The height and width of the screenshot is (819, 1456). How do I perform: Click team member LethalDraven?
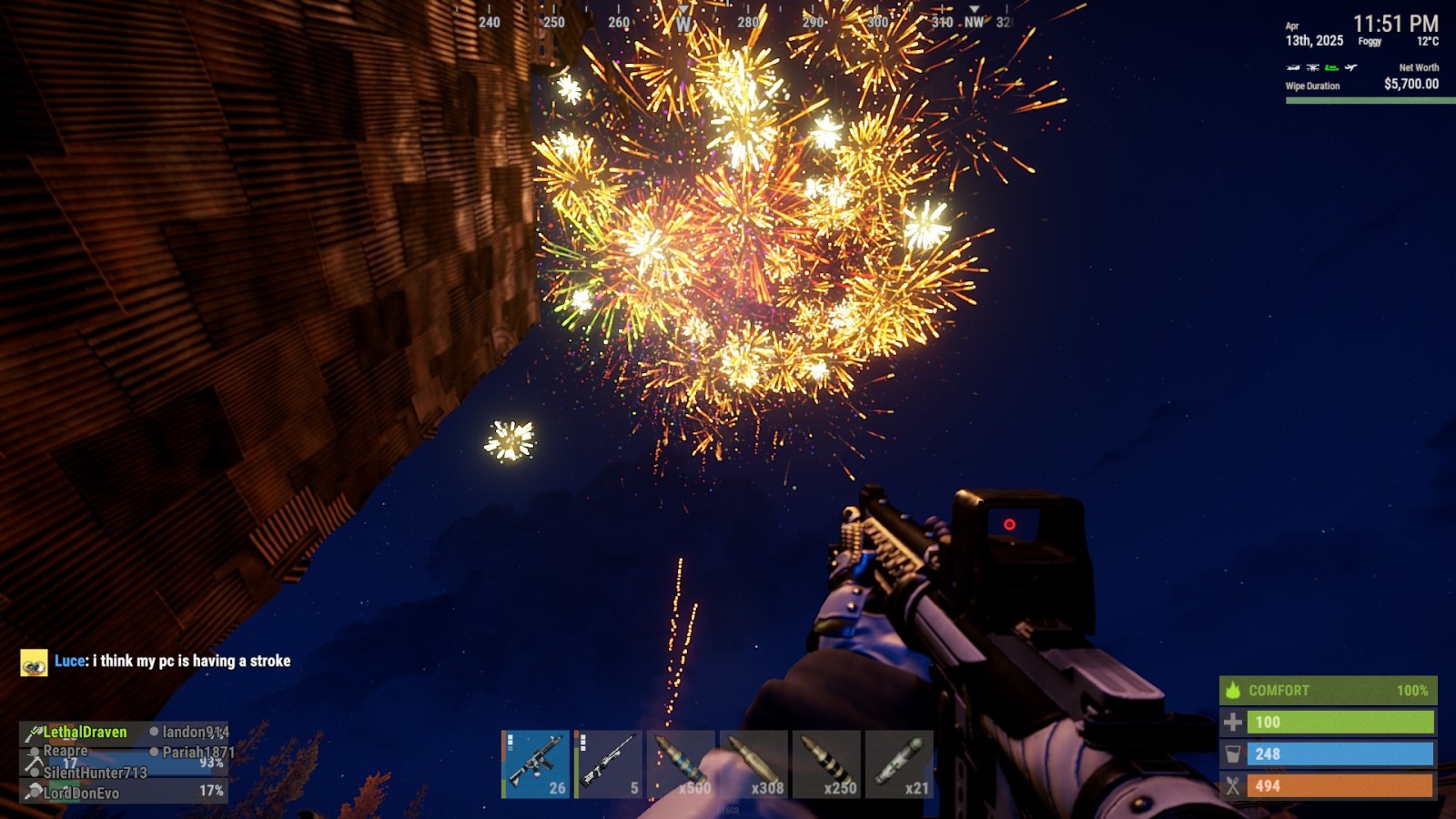[85, 732]
